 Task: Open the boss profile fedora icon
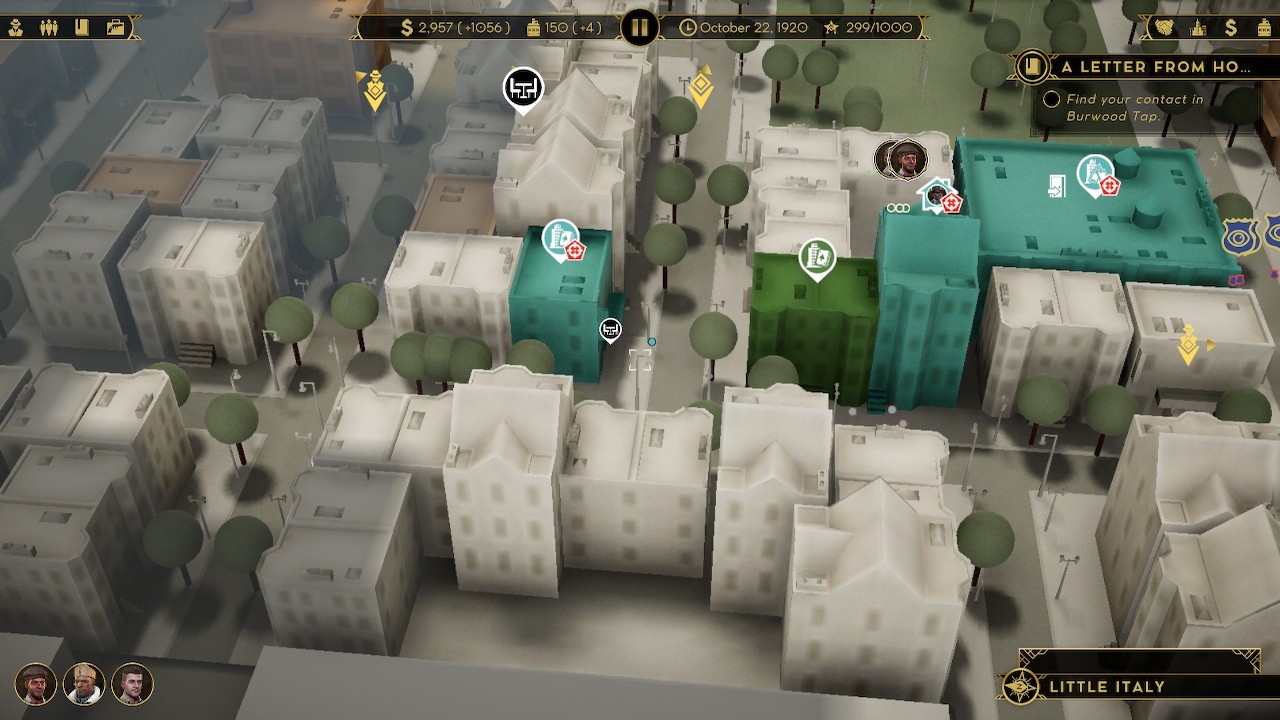click(x=16, y=27)
